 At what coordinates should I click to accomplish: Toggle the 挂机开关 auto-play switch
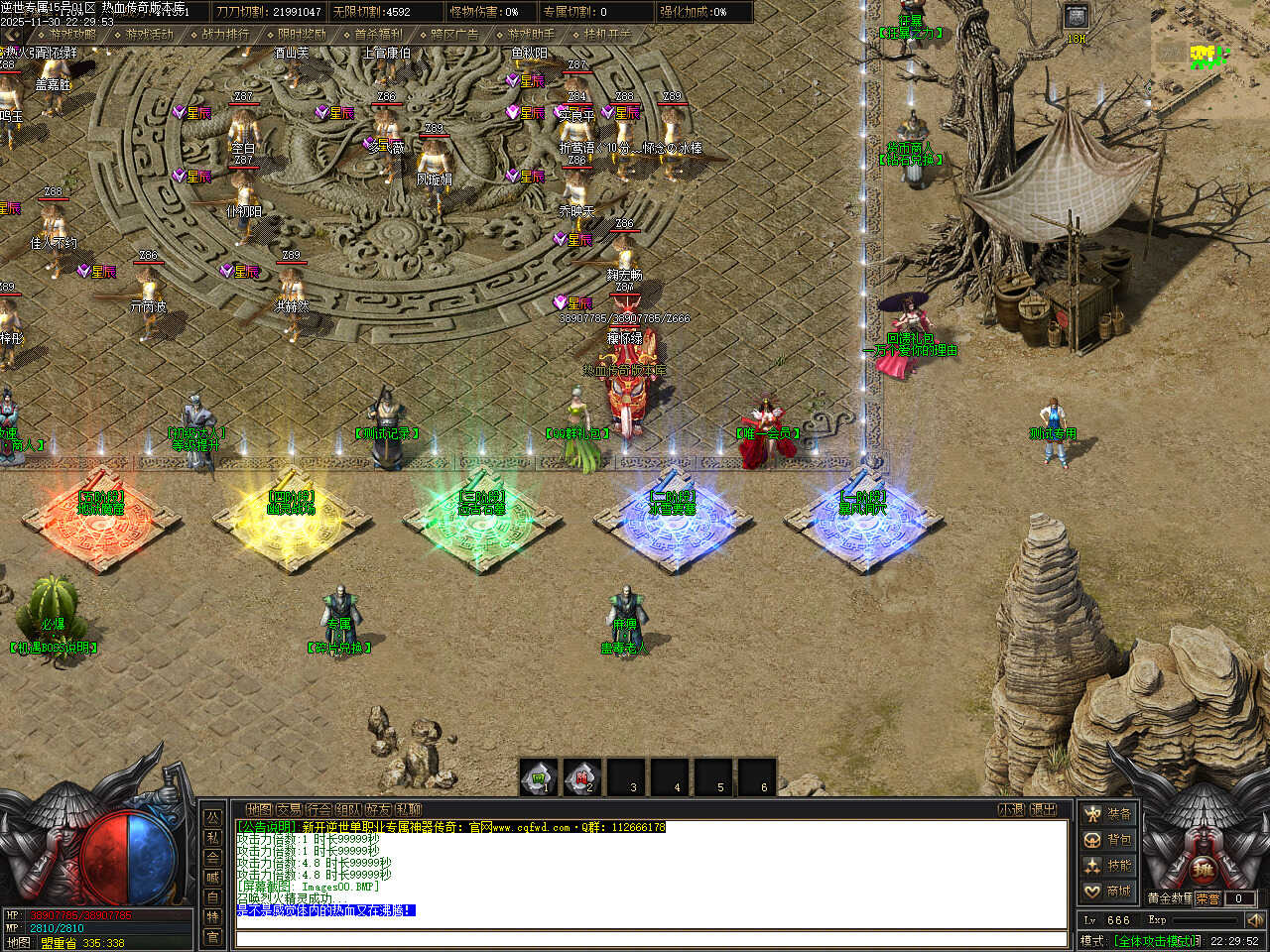pyautogui.click(x=607, y=35)
